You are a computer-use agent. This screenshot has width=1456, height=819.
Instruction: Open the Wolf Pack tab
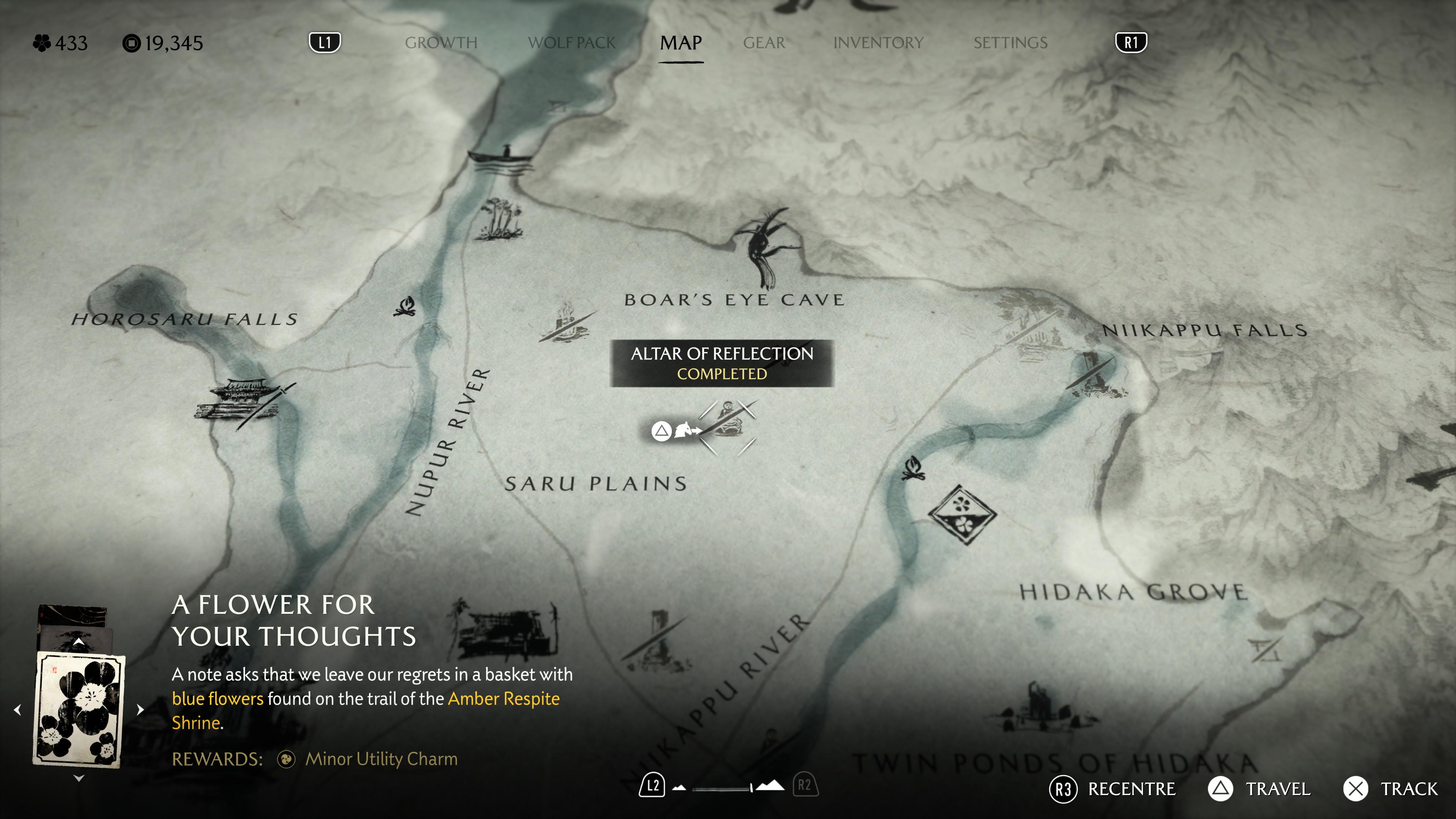571,43
